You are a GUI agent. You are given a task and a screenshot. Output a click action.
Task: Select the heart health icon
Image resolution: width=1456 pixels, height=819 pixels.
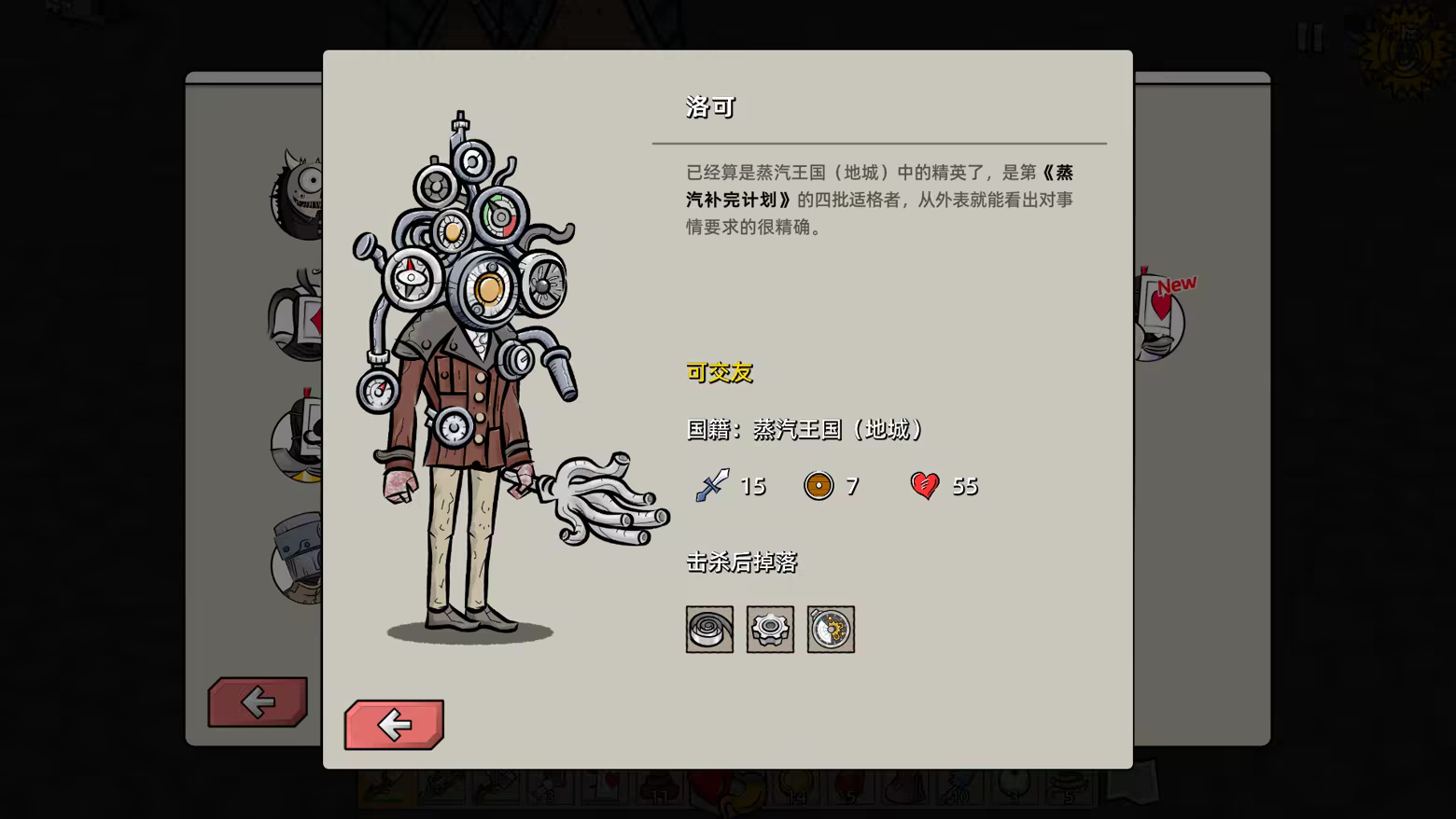pyautogui.click(x=925, y=486)
